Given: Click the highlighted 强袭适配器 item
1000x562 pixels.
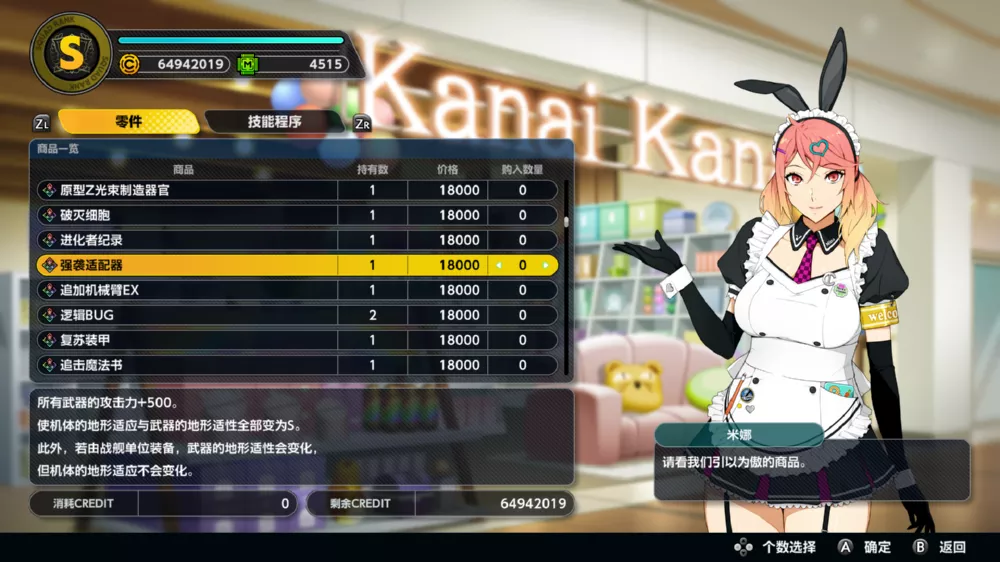Looking at the screenshot, I should (x=190, y=265).
